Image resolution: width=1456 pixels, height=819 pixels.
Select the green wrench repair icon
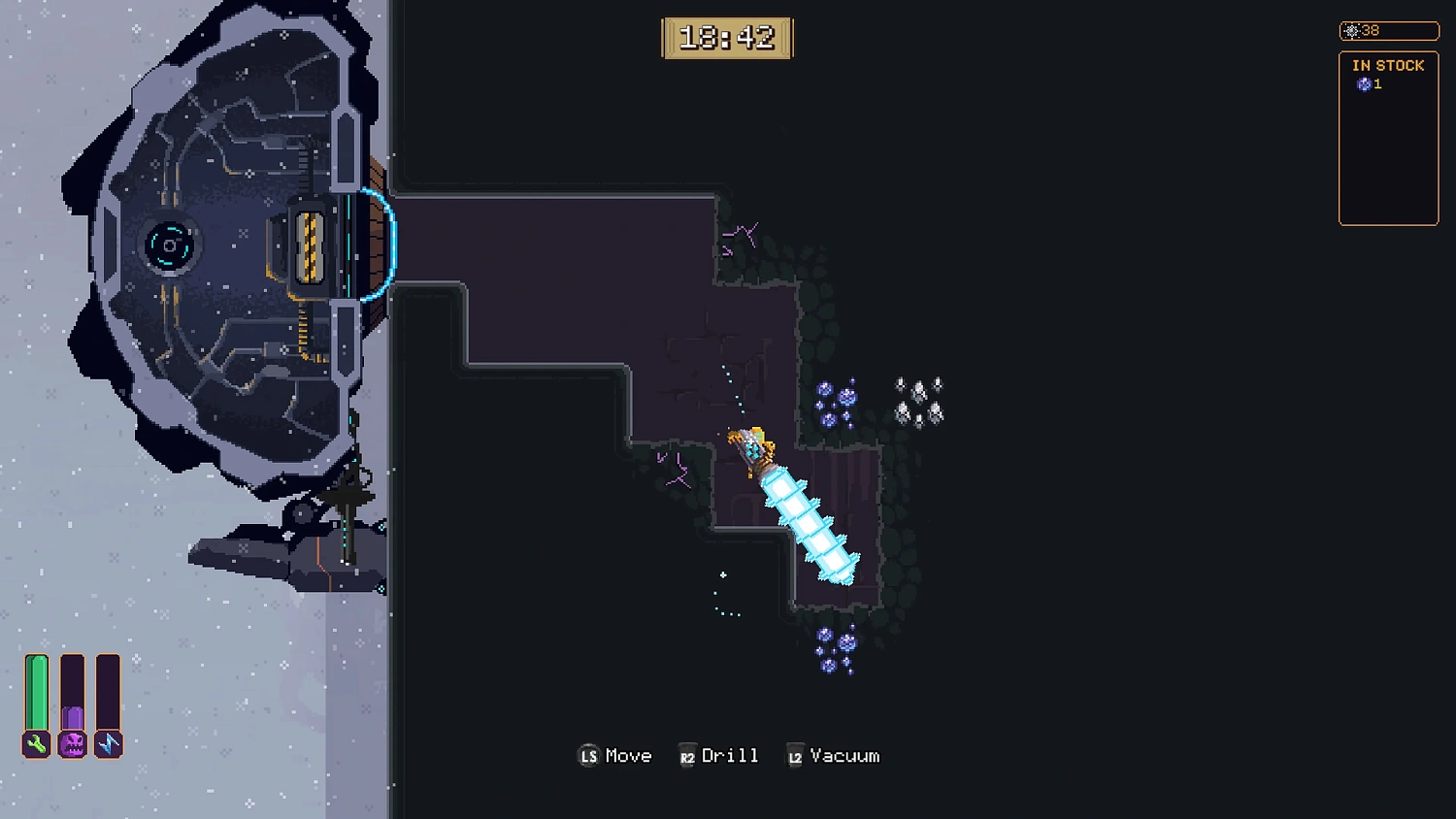36,745
